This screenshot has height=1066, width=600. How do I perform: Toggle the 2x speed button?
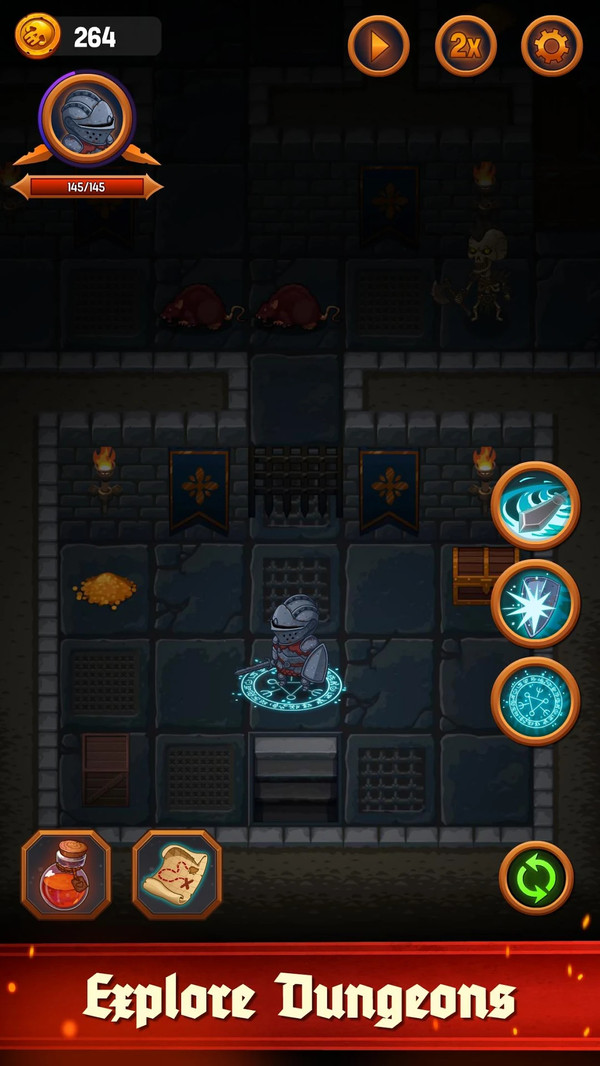(466, 45)
